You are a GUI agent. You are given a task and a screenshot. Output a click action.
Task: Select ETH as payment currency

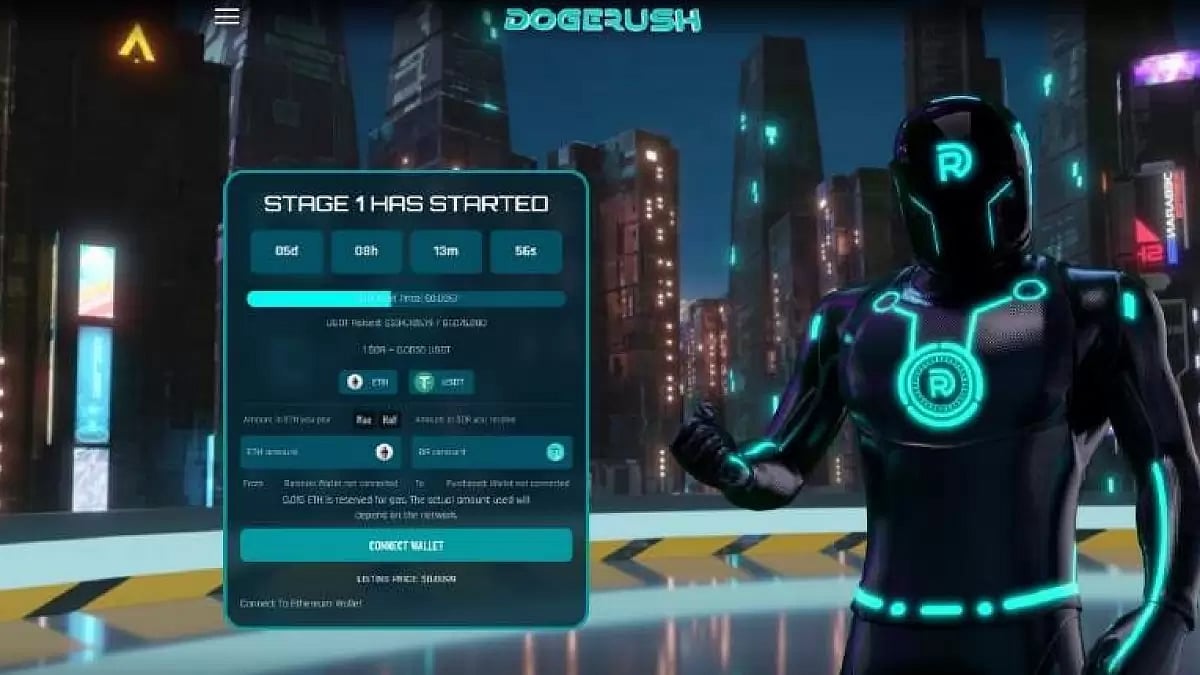(368, 382)
